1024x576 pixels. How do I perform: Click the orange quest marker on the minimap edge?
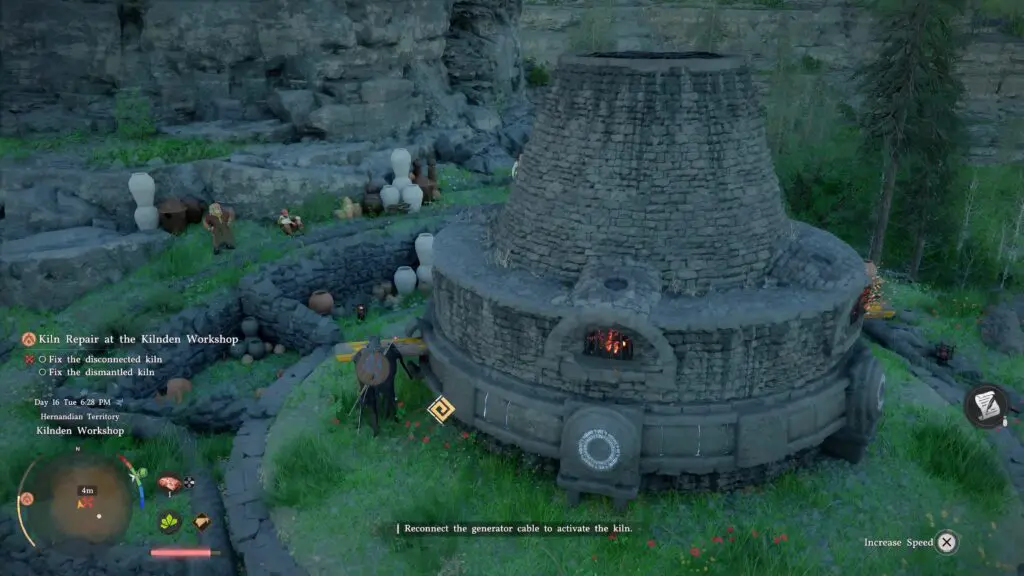[x=26, y=498]
